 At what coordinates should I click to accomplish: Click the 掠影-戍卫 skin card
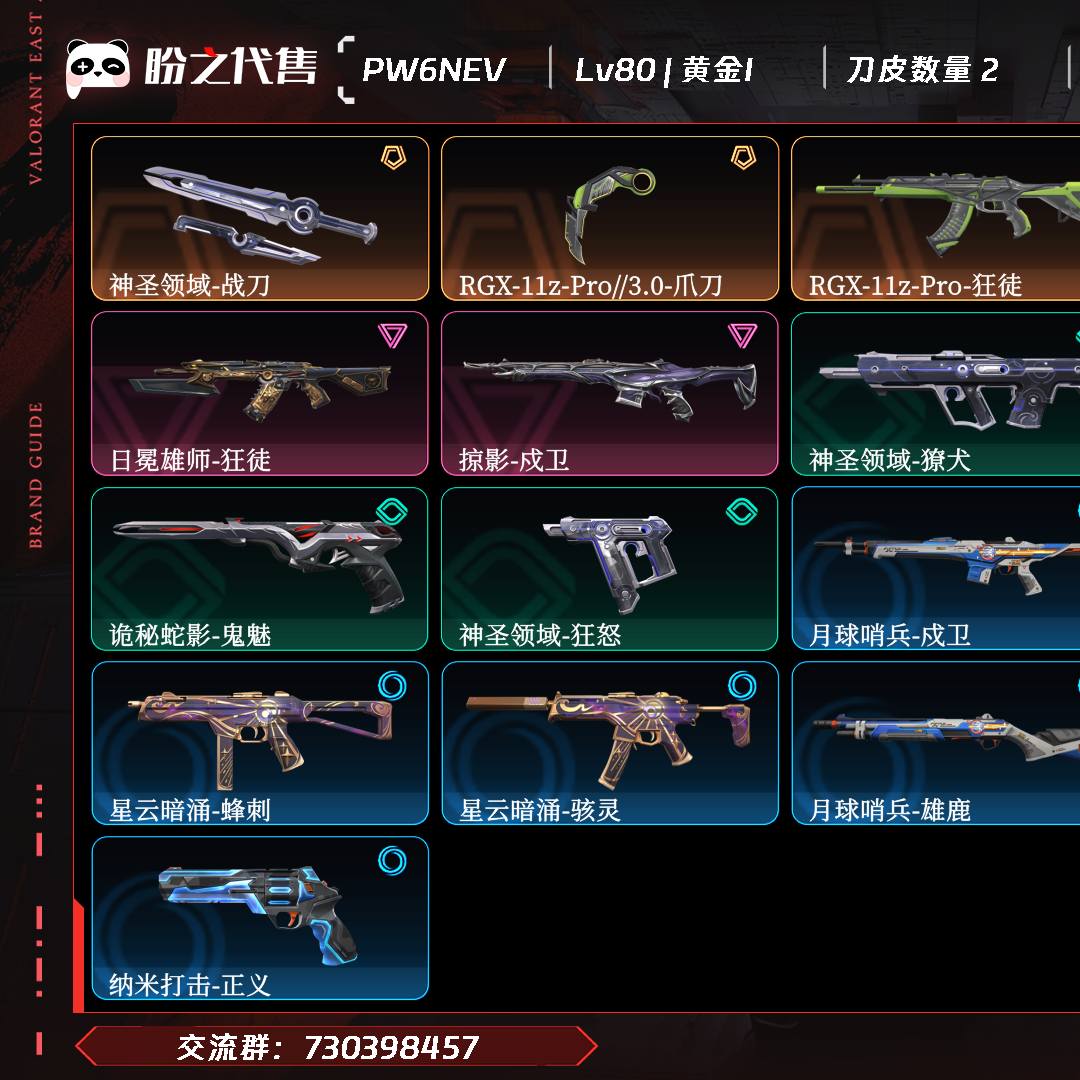pos(610,393)
